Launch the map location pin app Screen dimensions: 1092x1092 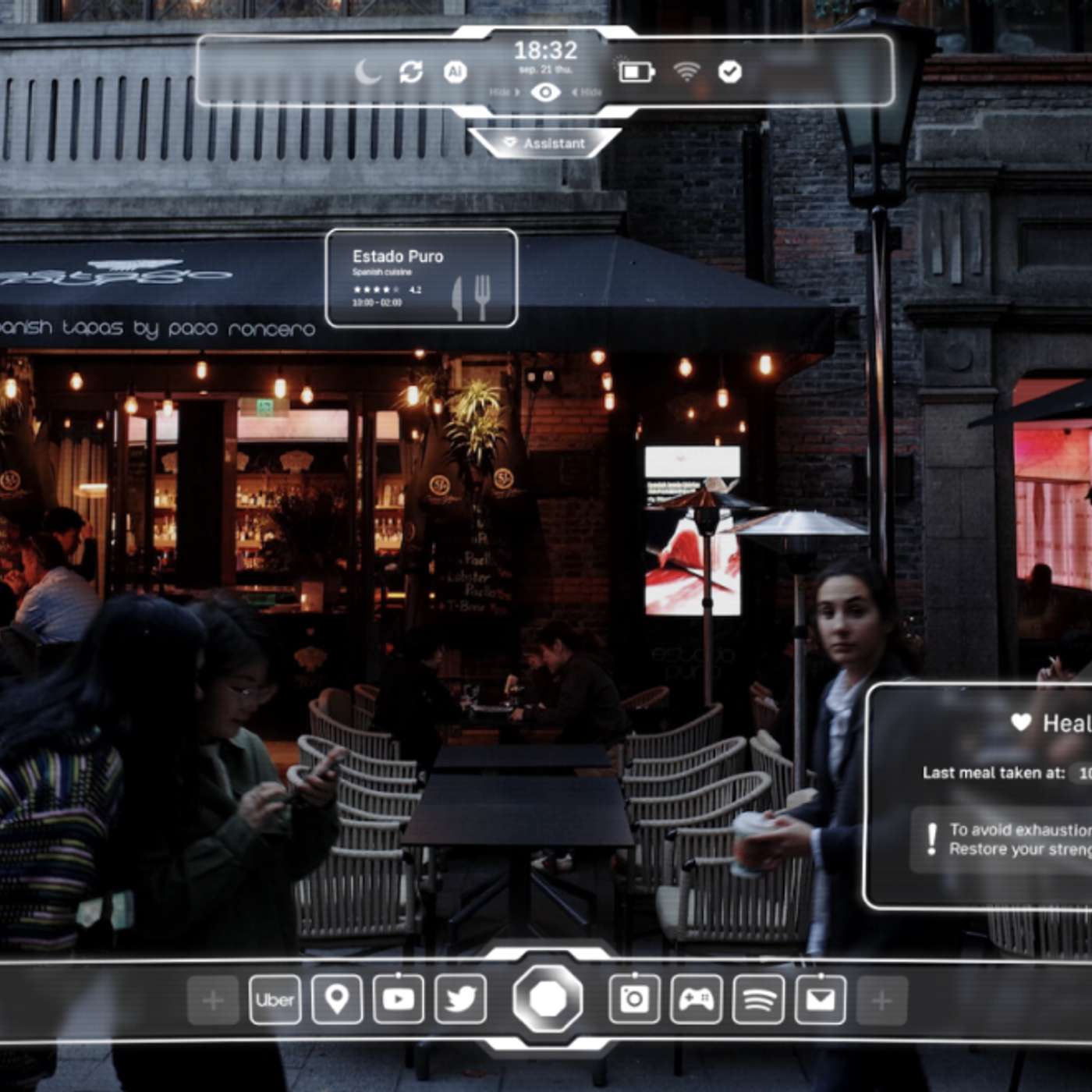pos(337,999)
